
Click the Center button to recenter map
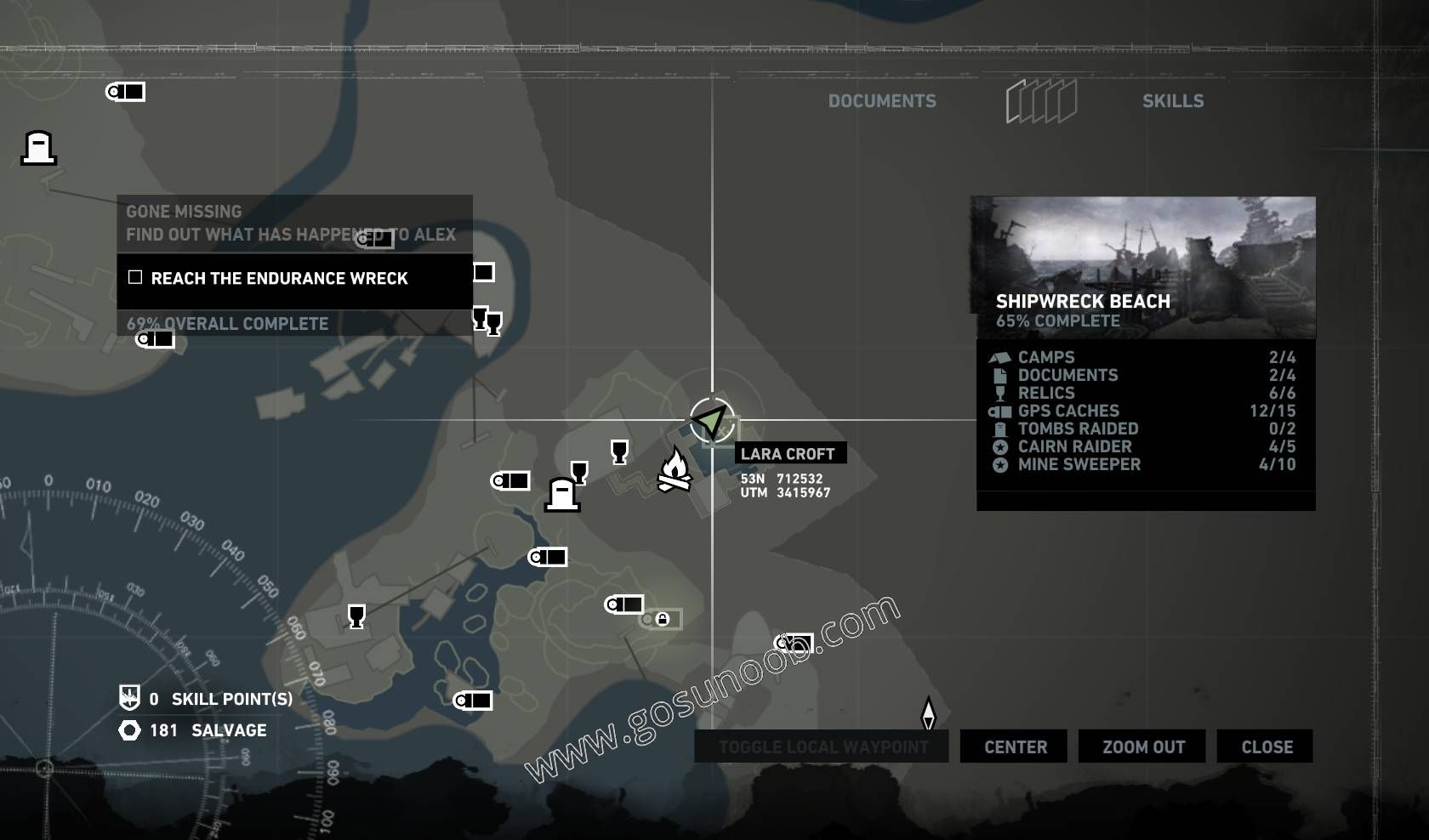[x=1013, y=746]
